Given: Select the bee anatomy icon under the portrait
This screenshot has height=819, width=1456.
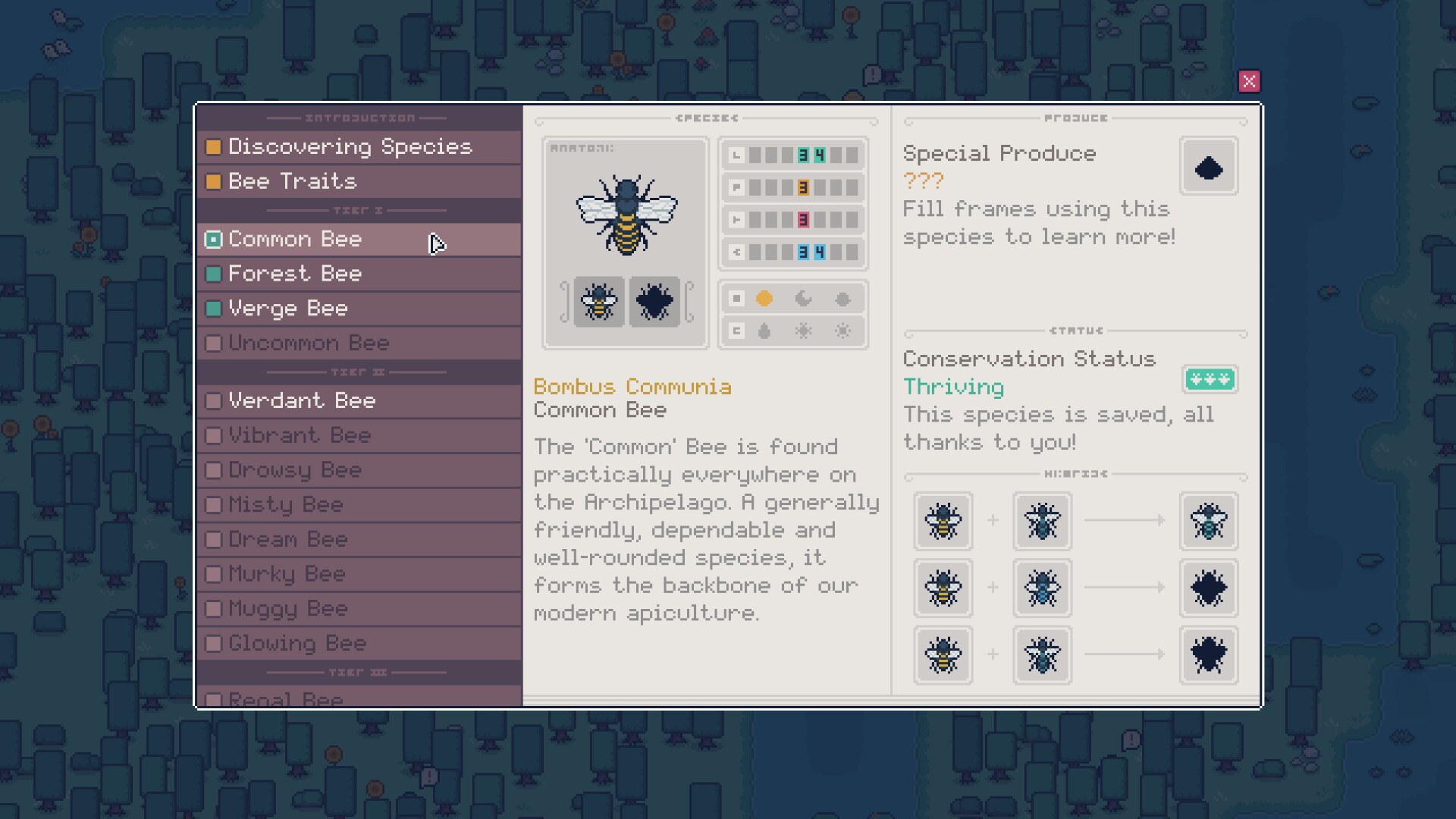Looking at the screenshot, I should pos(598,302).
